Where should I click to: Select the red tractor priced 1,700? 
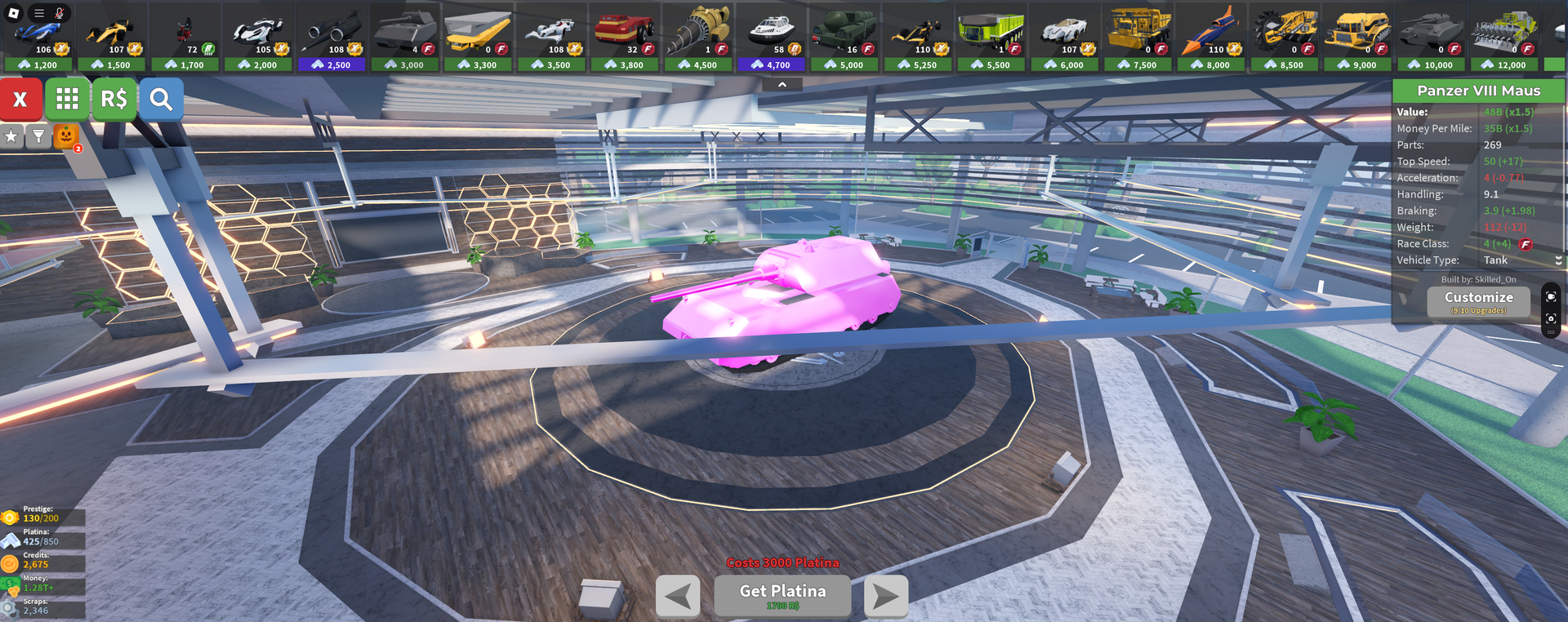(x=185, y=38)
